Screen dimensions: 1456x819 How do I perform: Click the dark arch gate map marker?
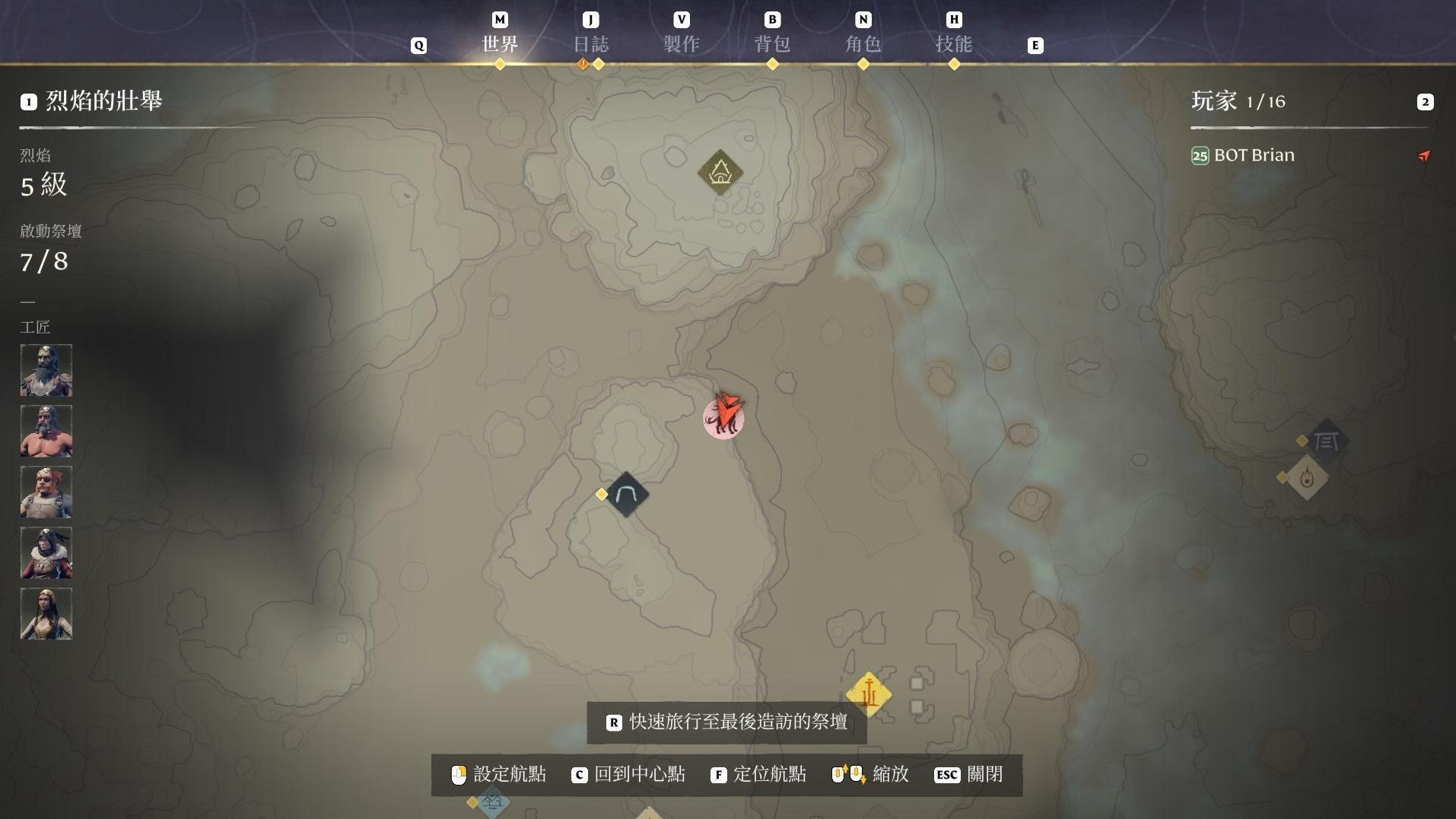click(x=626, y=495)
